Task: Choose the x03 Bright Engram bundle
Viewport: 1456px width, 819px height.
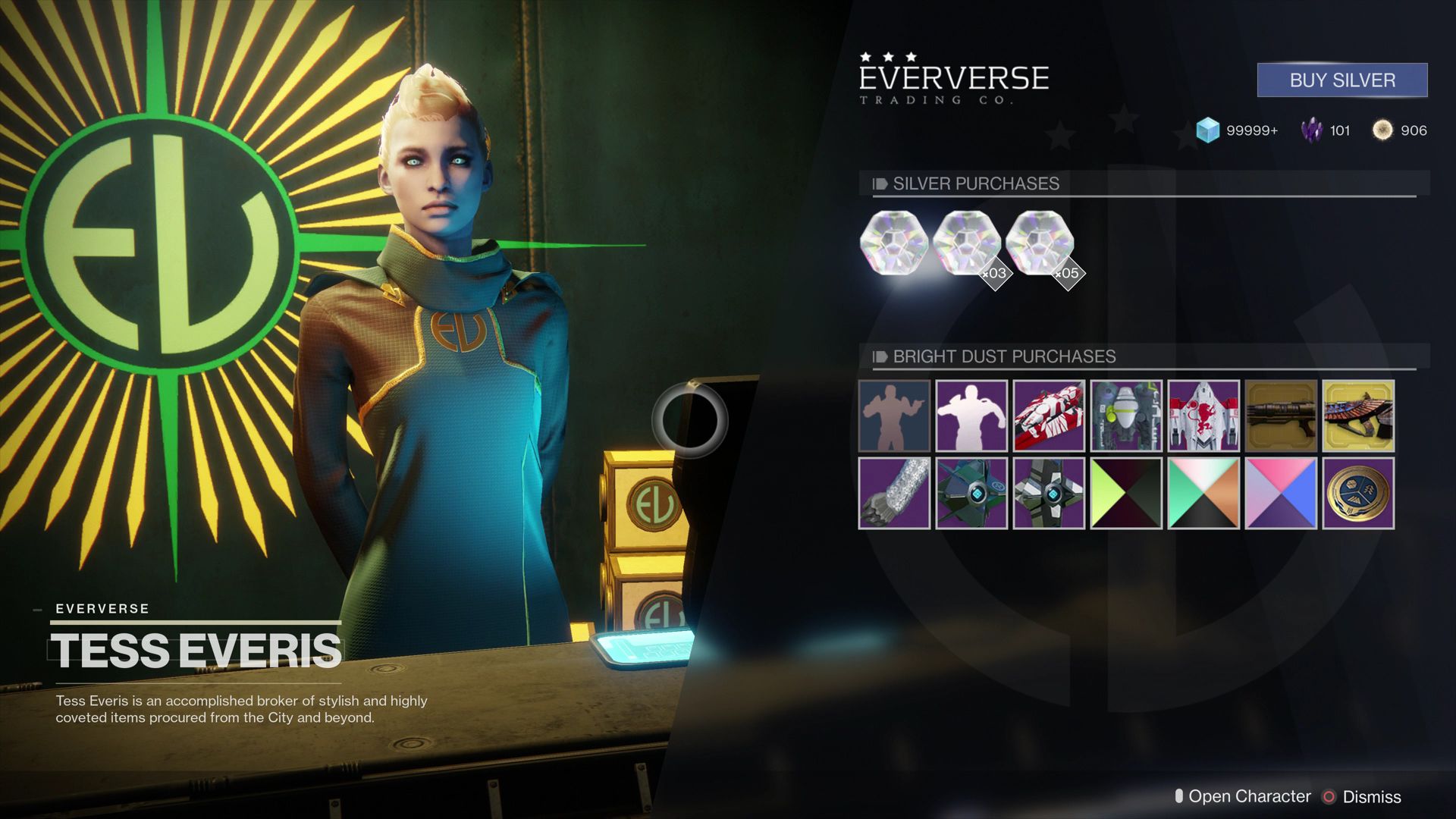Action: click(x=966, y=243)
